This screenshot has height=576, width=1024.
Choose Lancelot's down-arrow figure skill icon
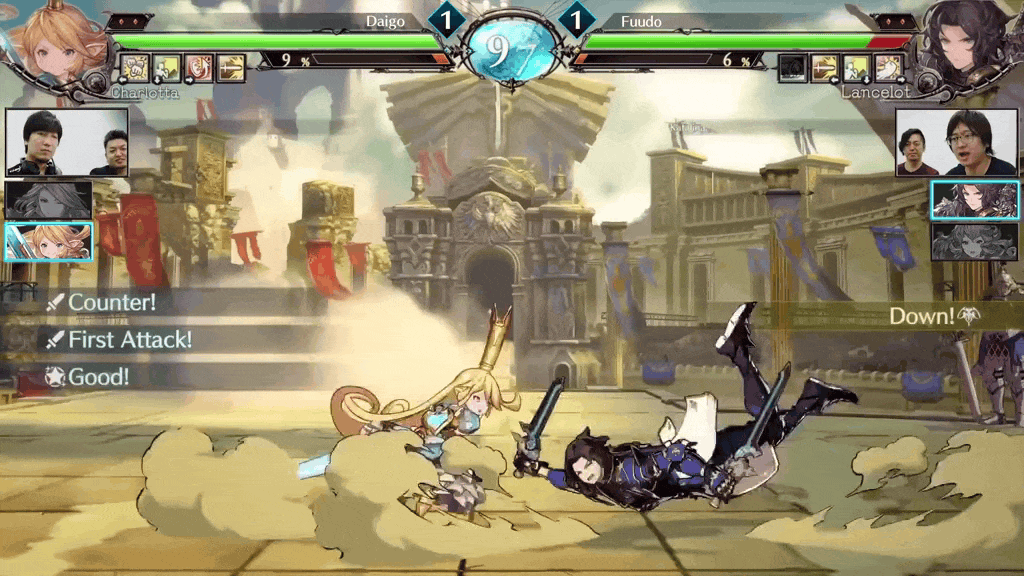pyautogui.click(x=857, y=68)
